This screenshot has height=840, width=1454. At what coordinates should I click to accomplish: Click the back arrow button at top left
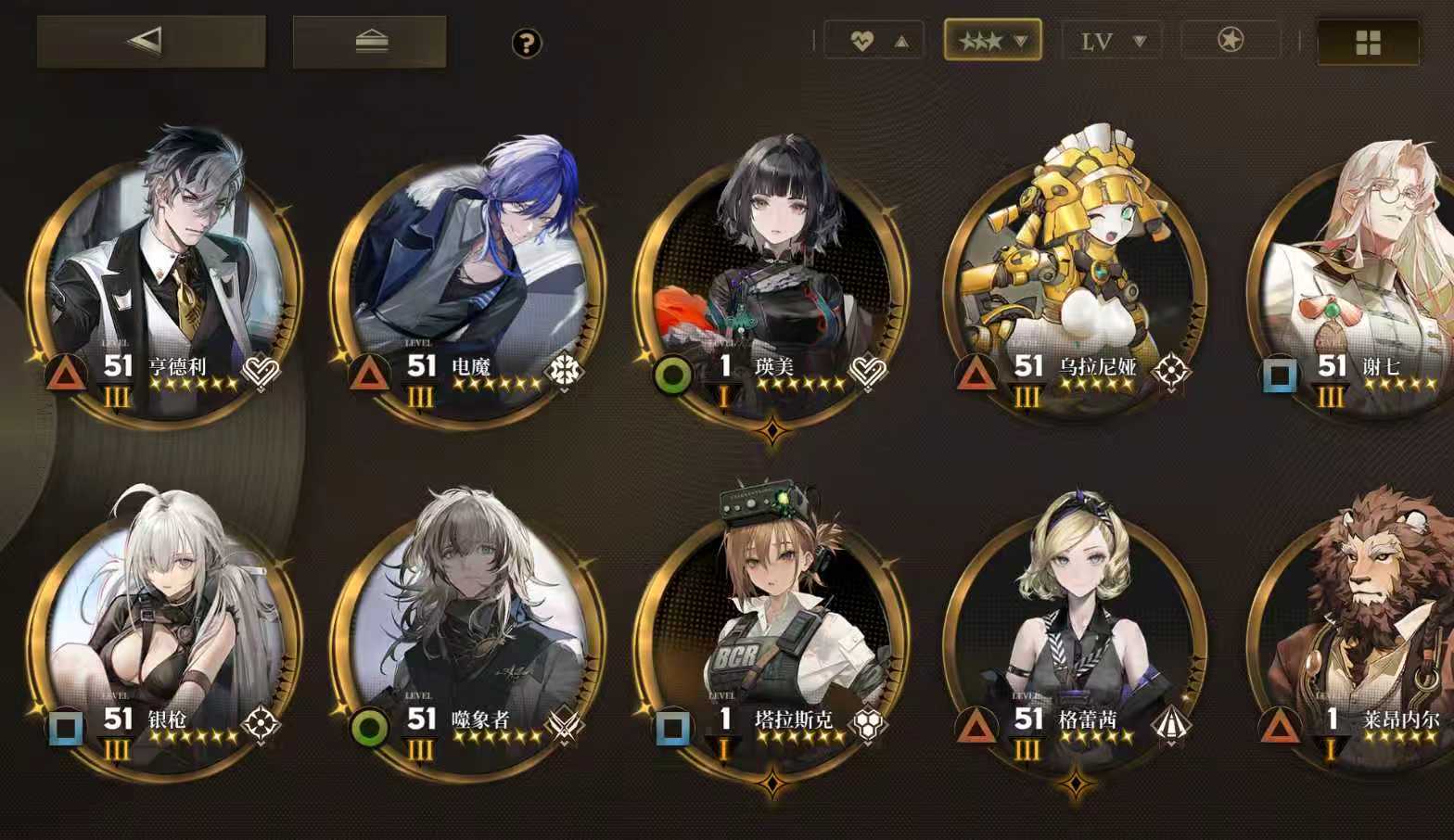(x=149, y=41)
